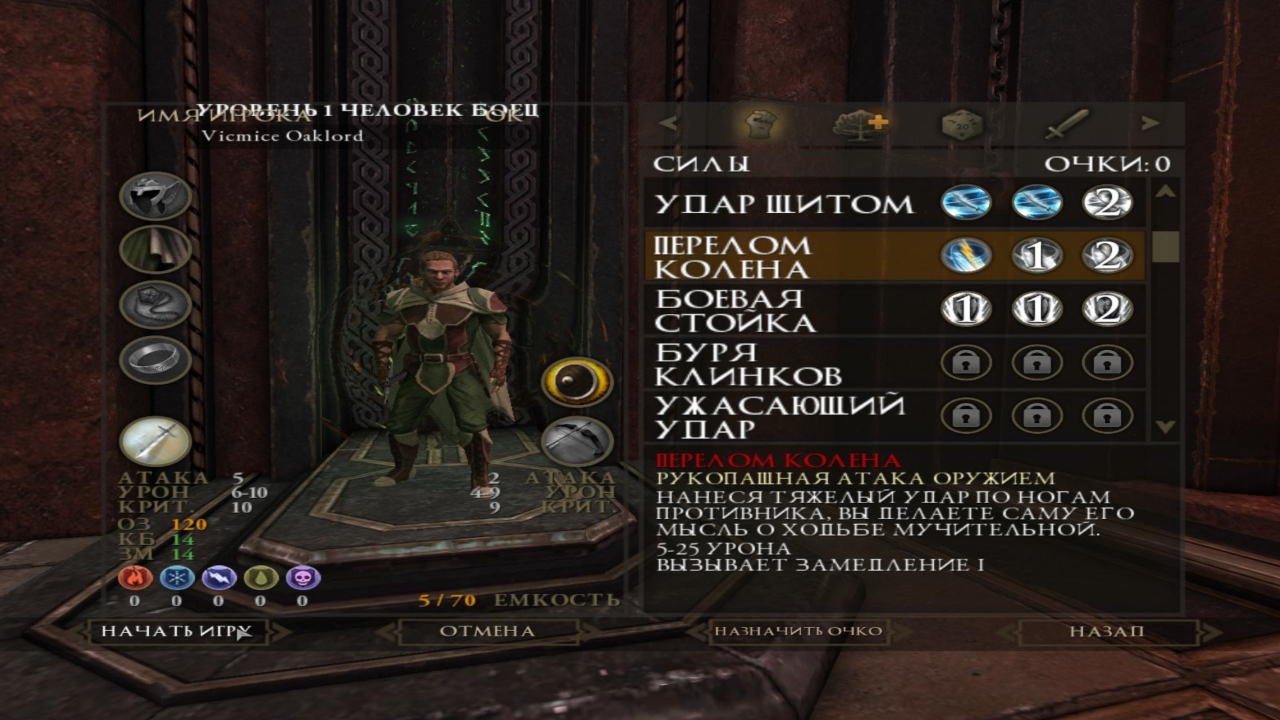The image size is (1280, 720).
Task: Click the next-tab right arrow
Action: (1151, 124)
